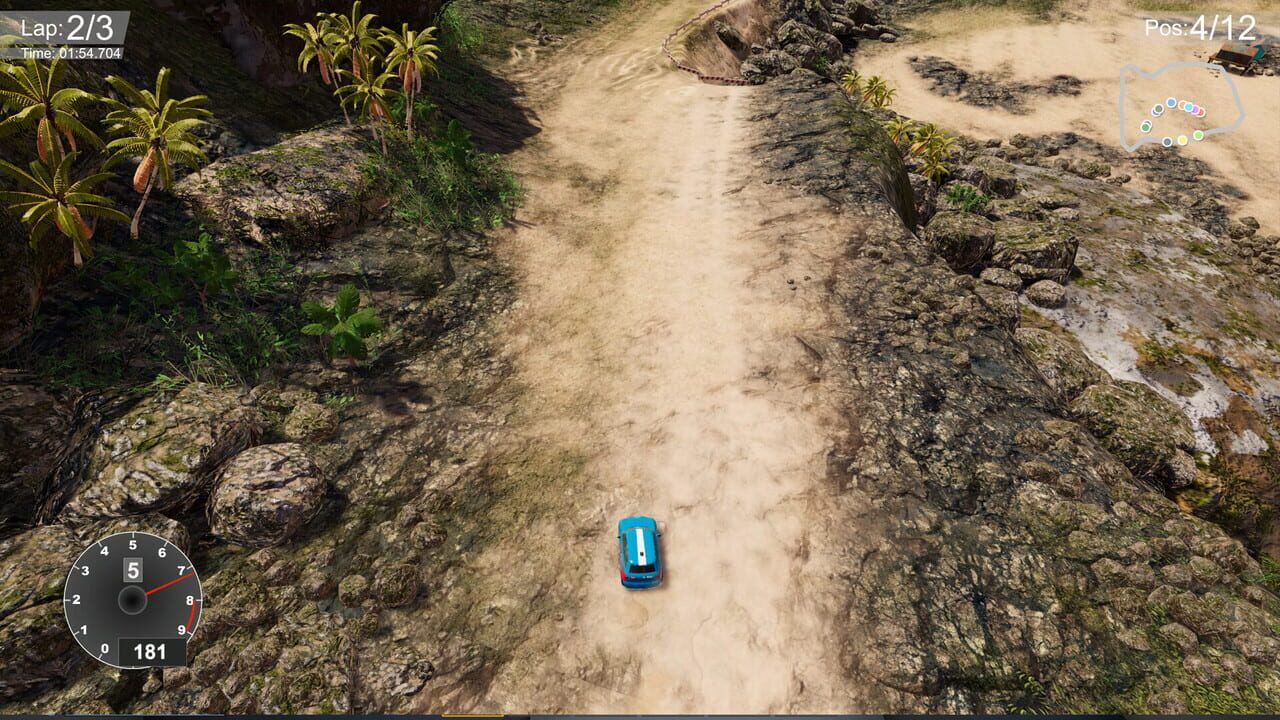This screenshot has height=720, width=1280.
Task: Select the yellow car dot on the minimap
Action: (x=1183, y=139)
